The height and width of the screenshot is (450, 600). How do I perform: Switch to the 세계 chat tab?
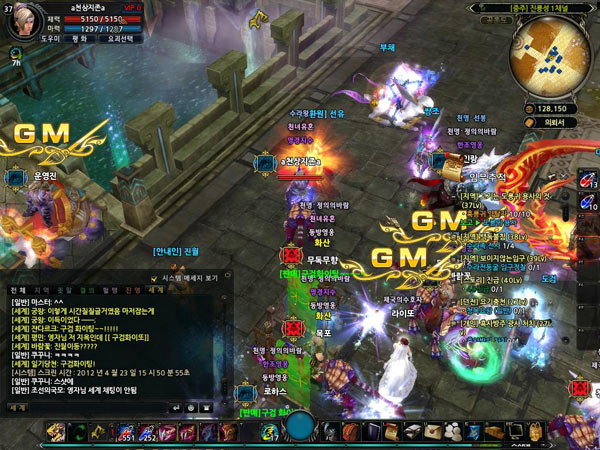tap(157, 289)
